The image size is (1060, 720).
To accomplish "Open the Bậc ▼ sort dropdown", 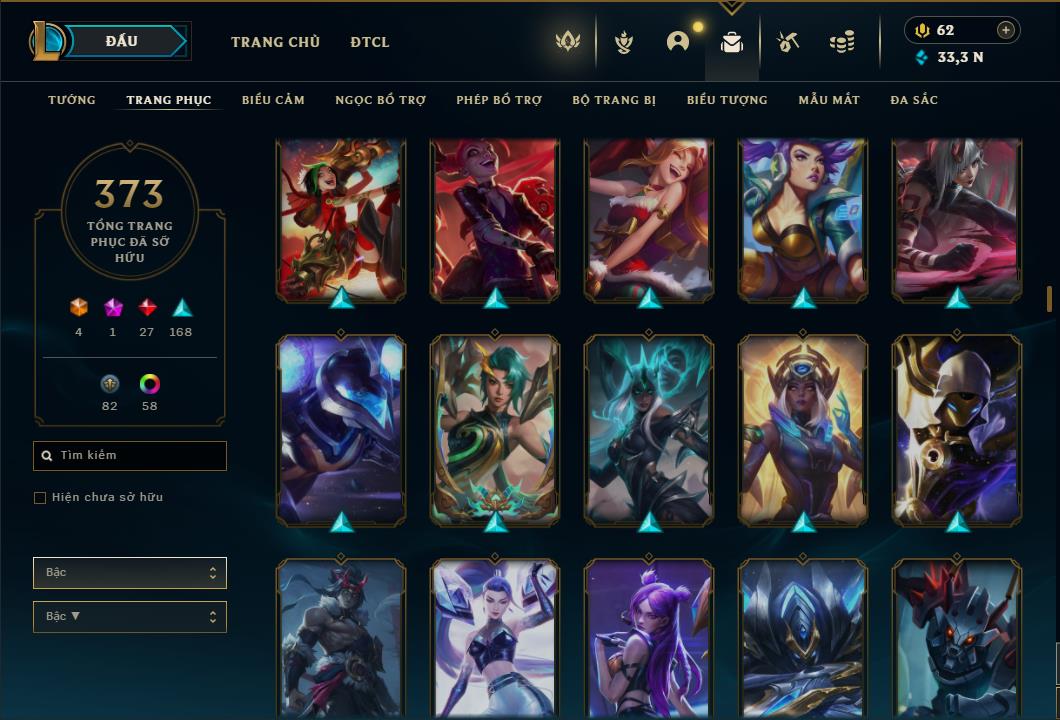I will (x=130, y=617).
